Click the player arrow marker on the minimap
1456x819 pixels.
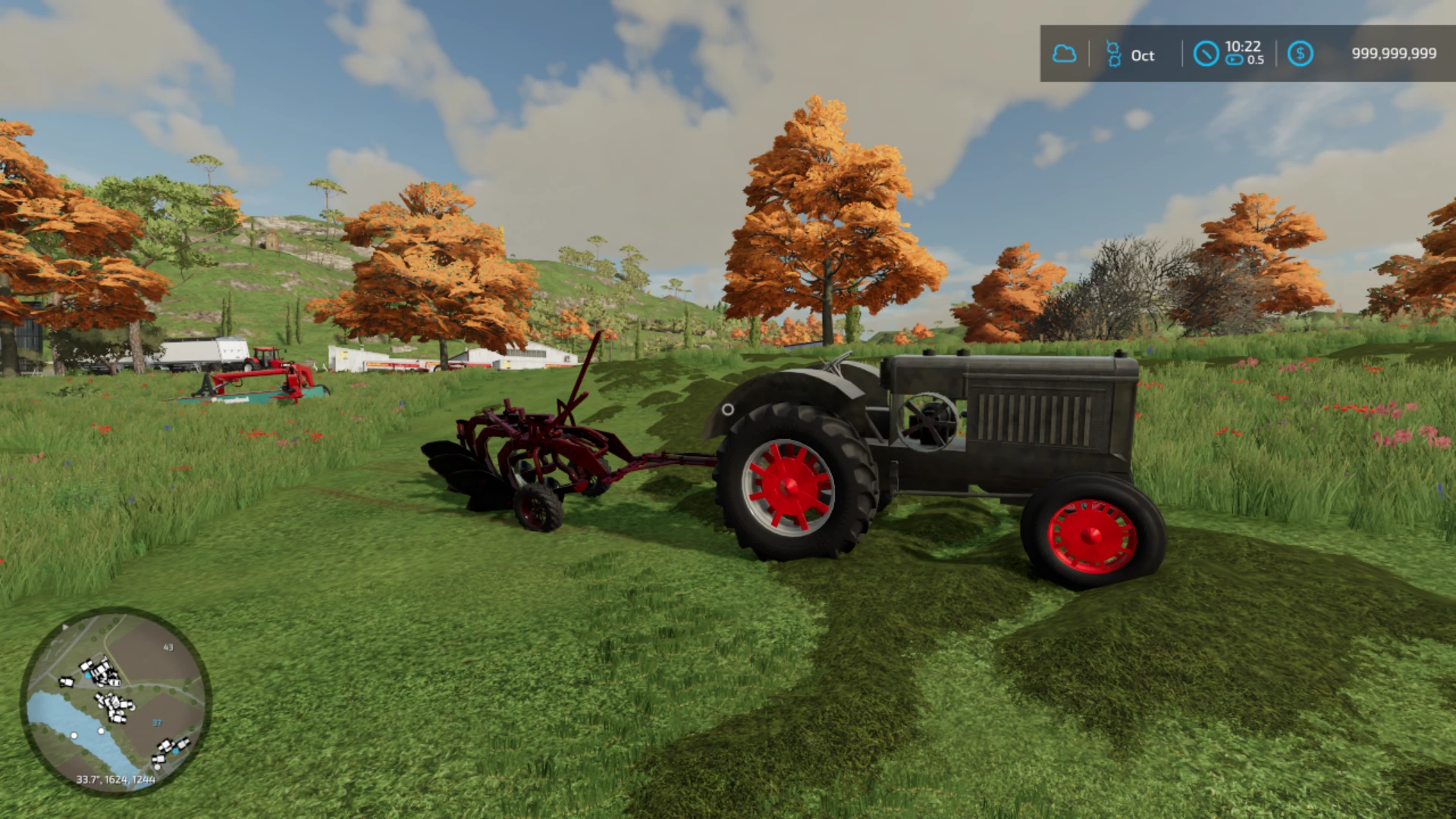coord(65,626)
